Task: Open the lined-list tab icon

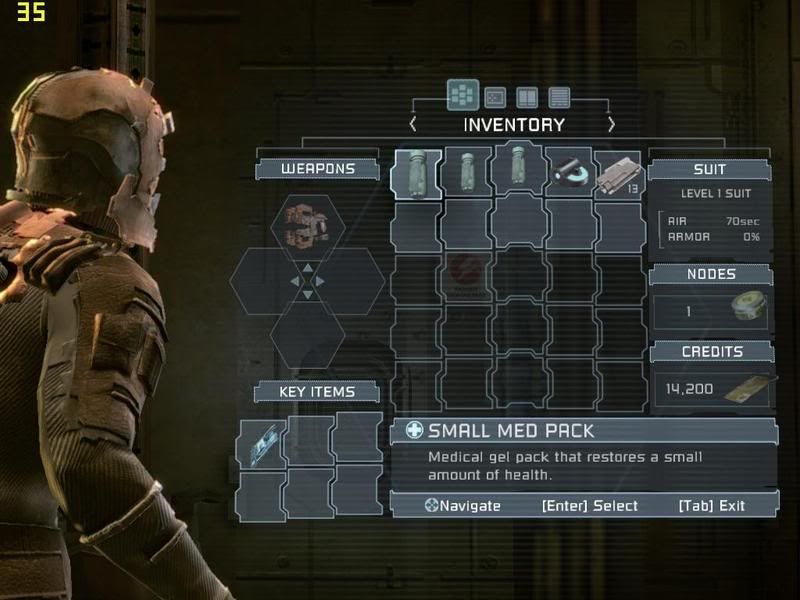Action: 559,97
